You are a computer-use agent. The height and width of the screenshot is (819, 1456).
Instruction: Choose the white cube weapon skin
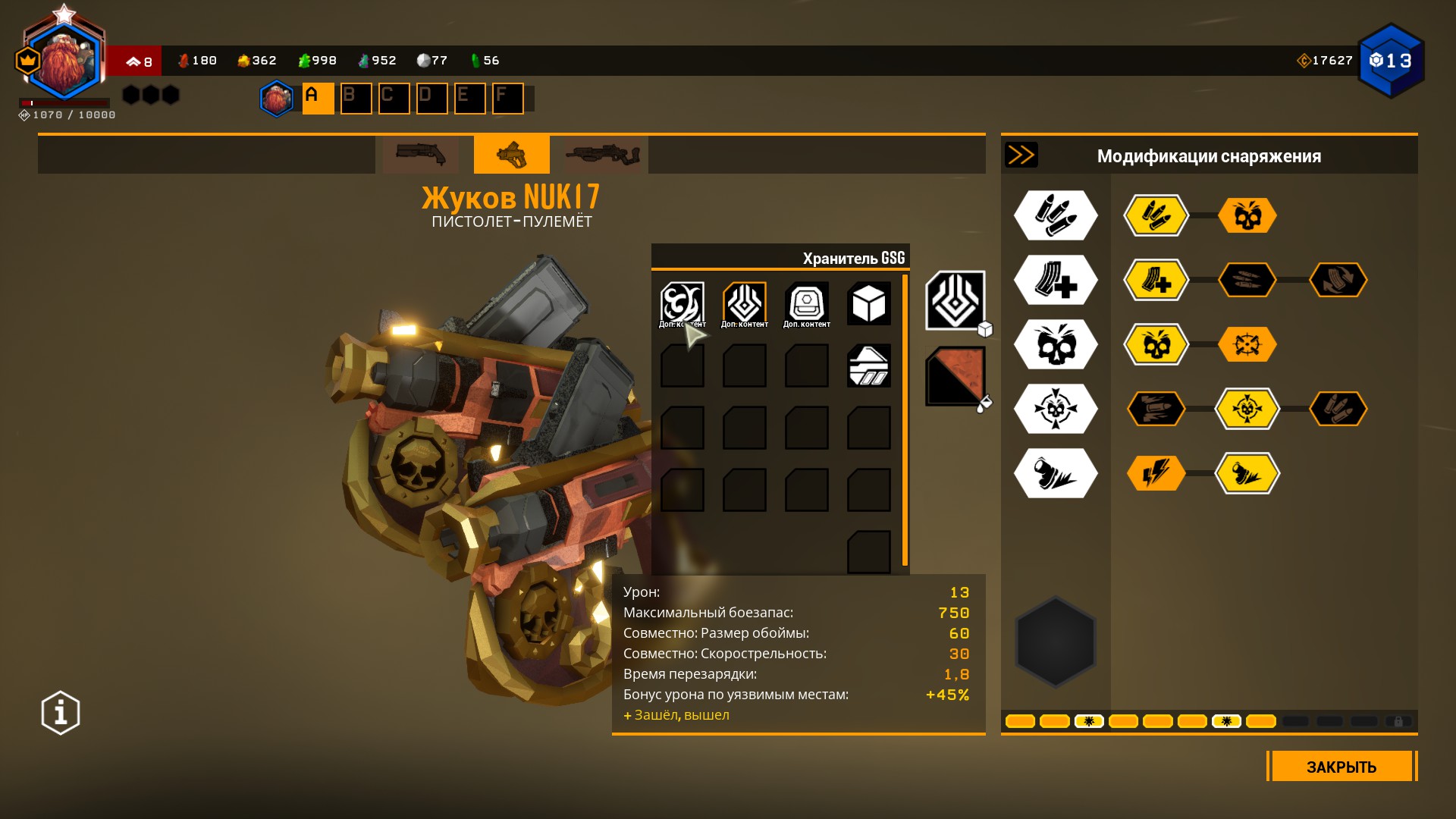point(868,304)
